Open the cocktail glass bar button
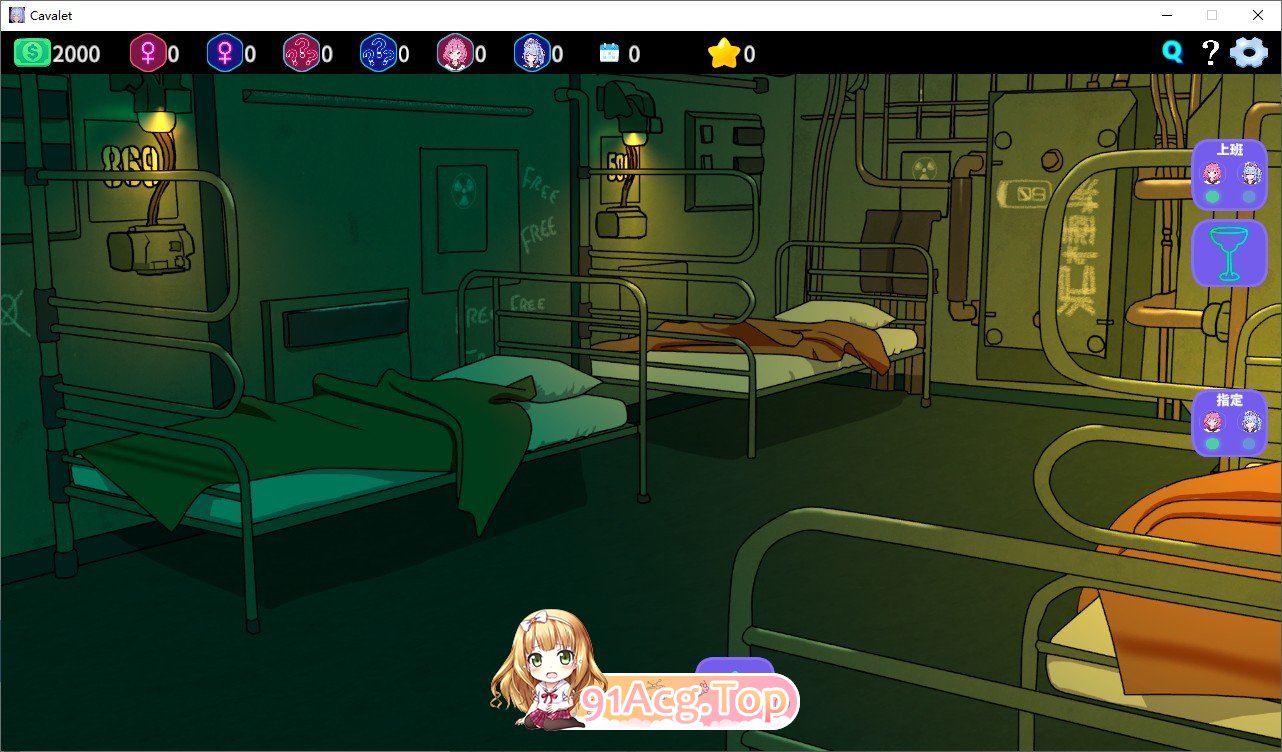The height and width of the screenshot is (752, 1282). point(1230,252)
